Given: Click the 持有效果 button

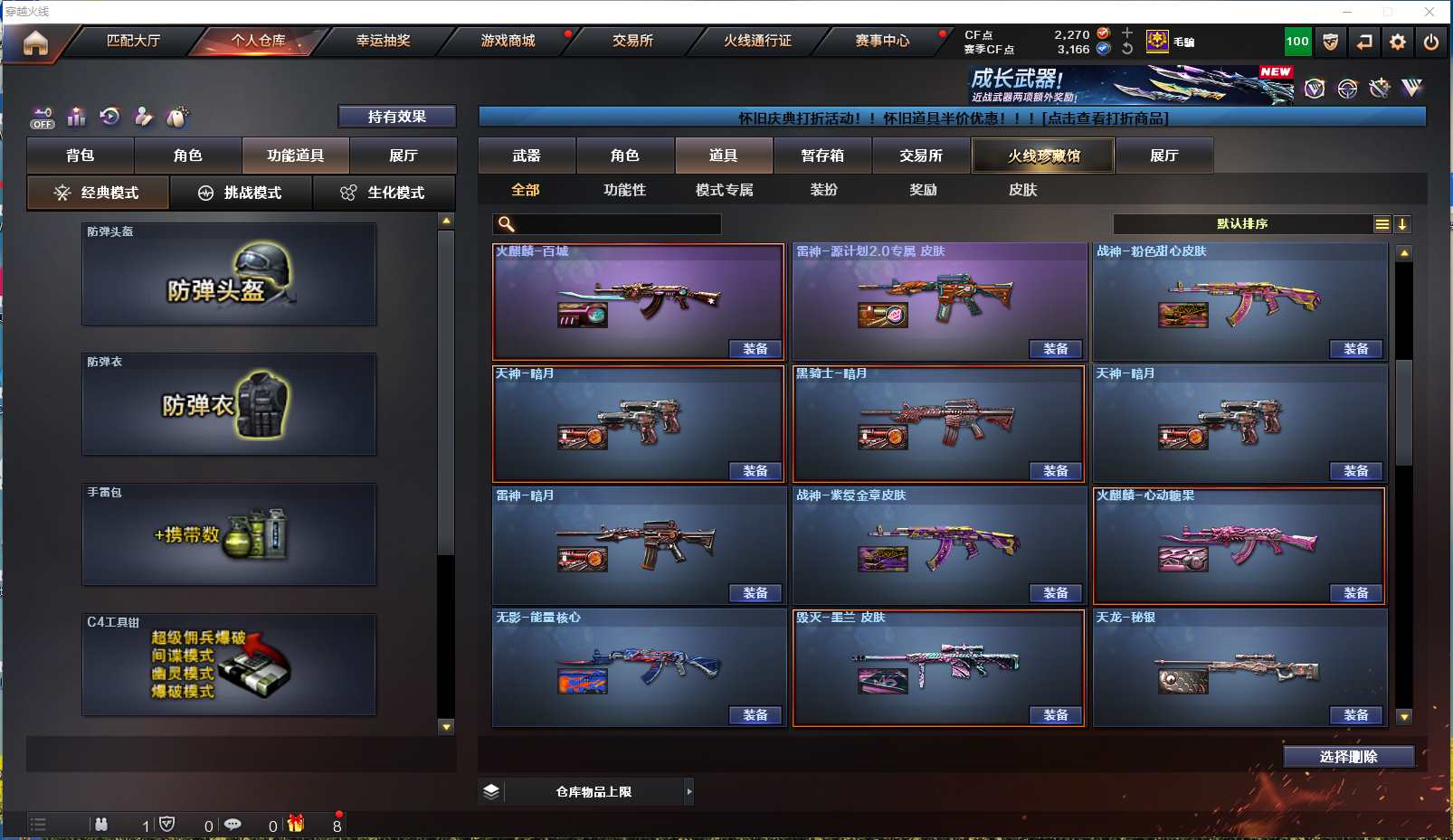Looking at the screenshot, I should (396, 117).
